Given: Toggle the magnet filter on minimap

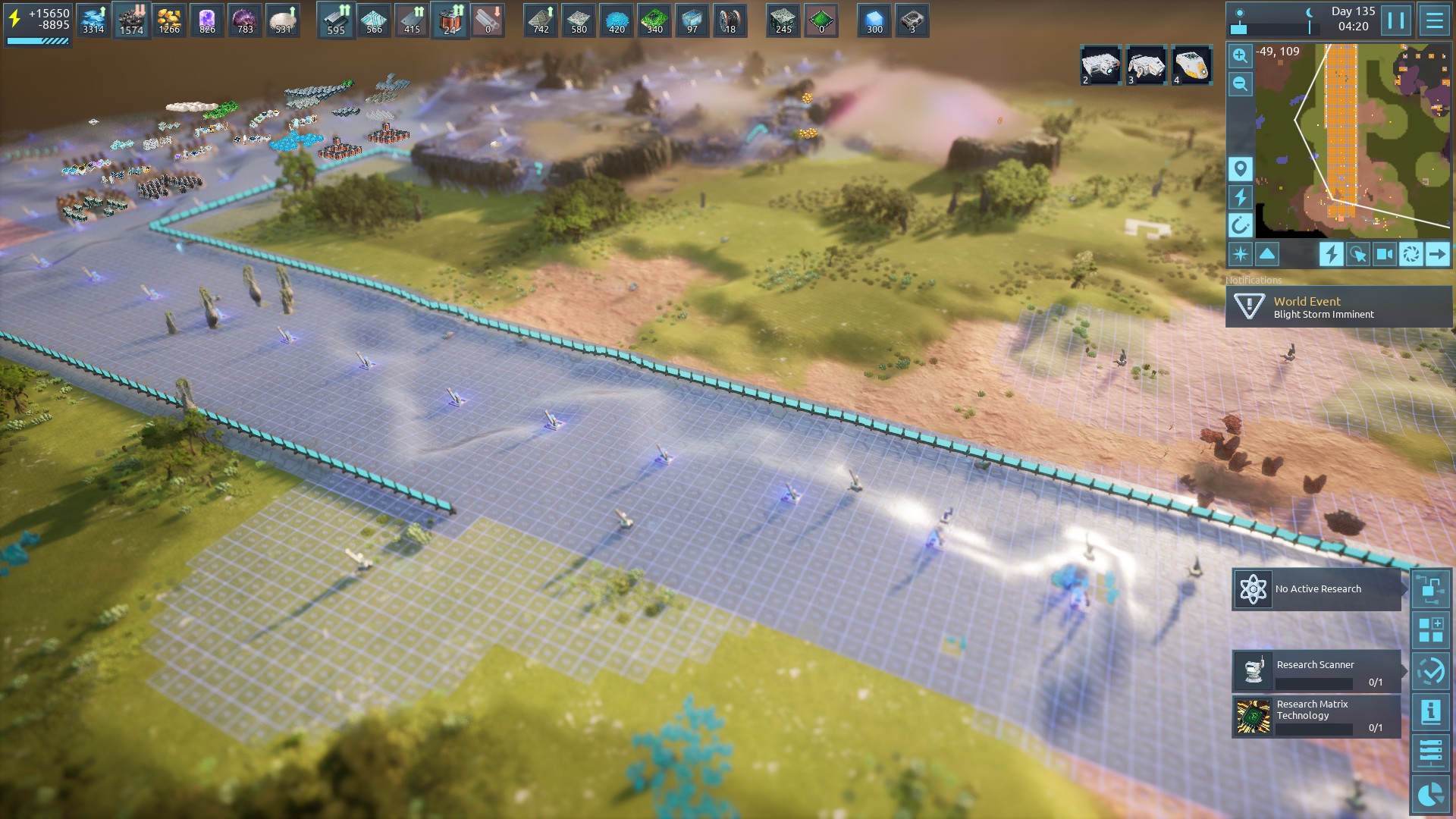Looking at the screenshot, I should pos(1240,225).
